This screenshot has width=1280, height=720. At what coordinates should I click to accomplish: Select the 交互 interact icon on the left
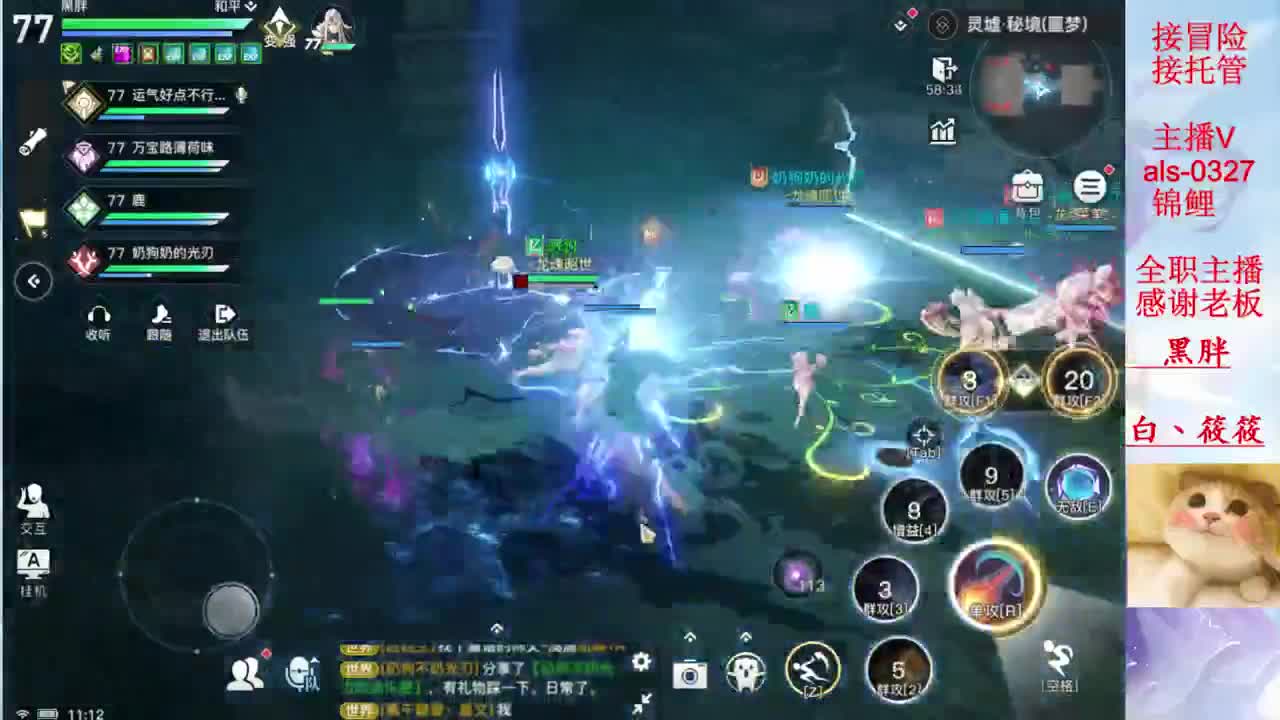(x=35, y=501)
